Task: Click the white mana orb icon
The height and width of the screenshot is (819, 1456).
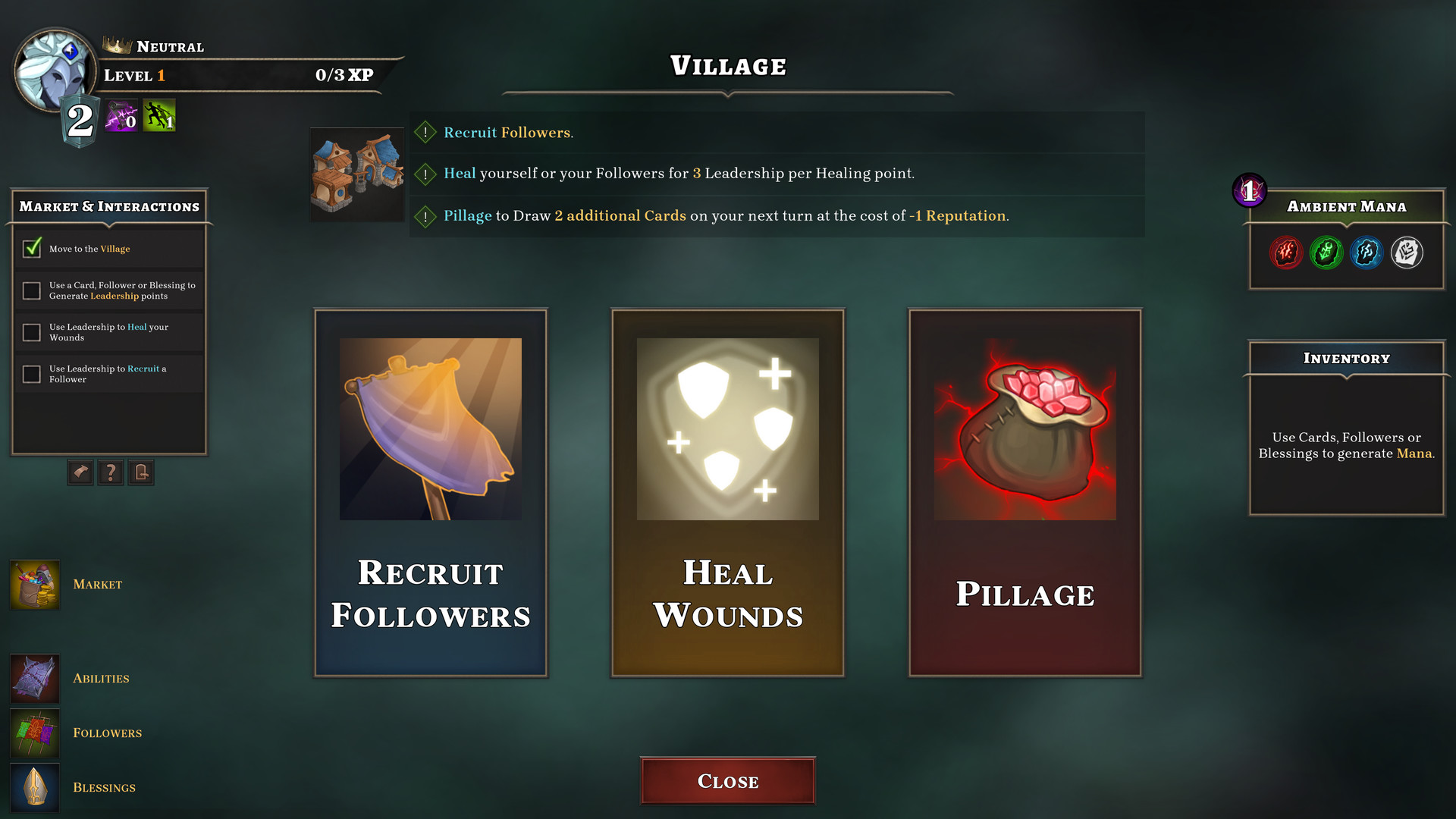Action: [x=1407, y=253]
